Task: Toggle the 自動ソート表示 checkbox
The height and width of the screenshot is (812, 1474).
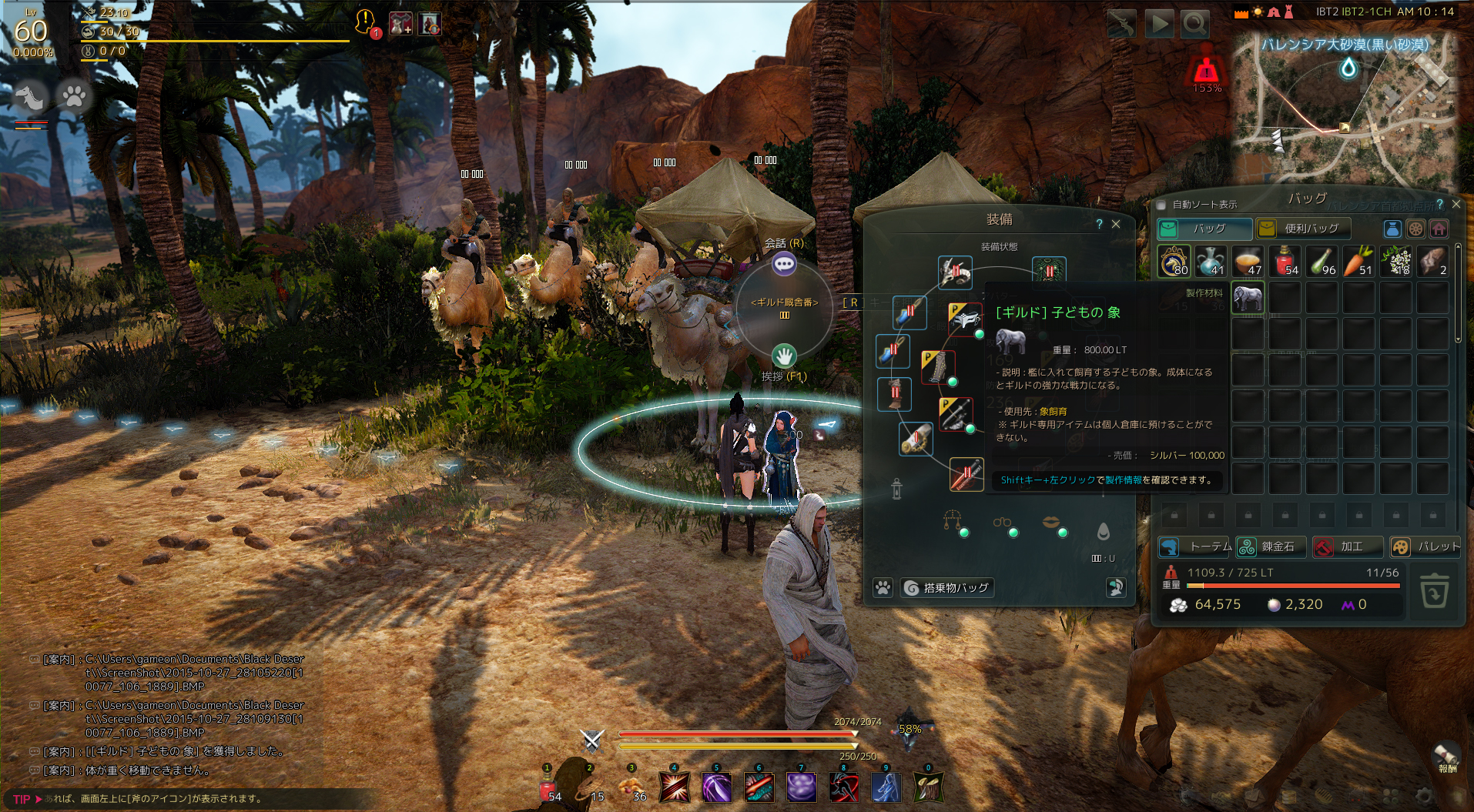Action: (x=1162, y=205)
